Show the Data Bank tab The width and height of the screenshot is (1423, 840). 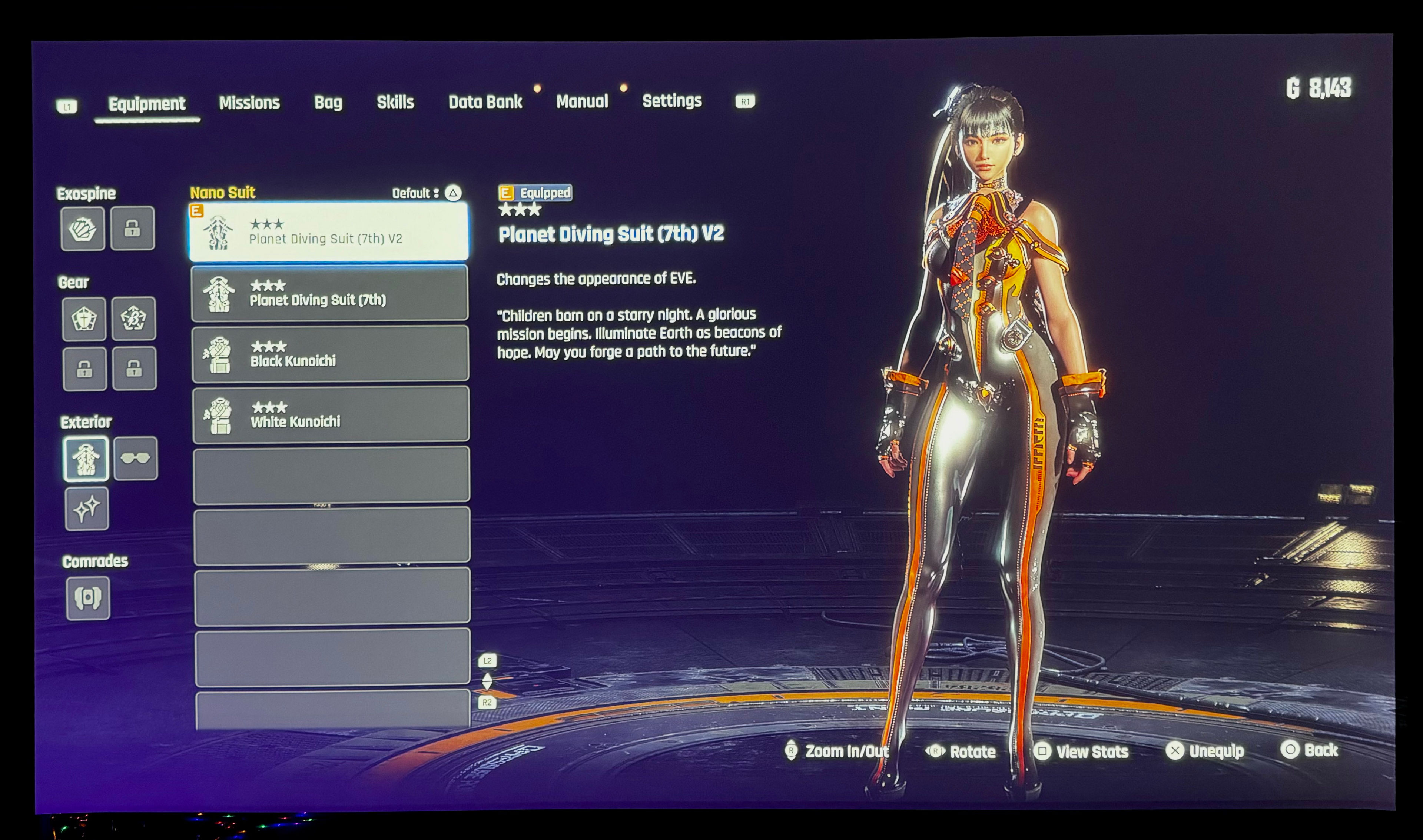click(x=485, y=102)
